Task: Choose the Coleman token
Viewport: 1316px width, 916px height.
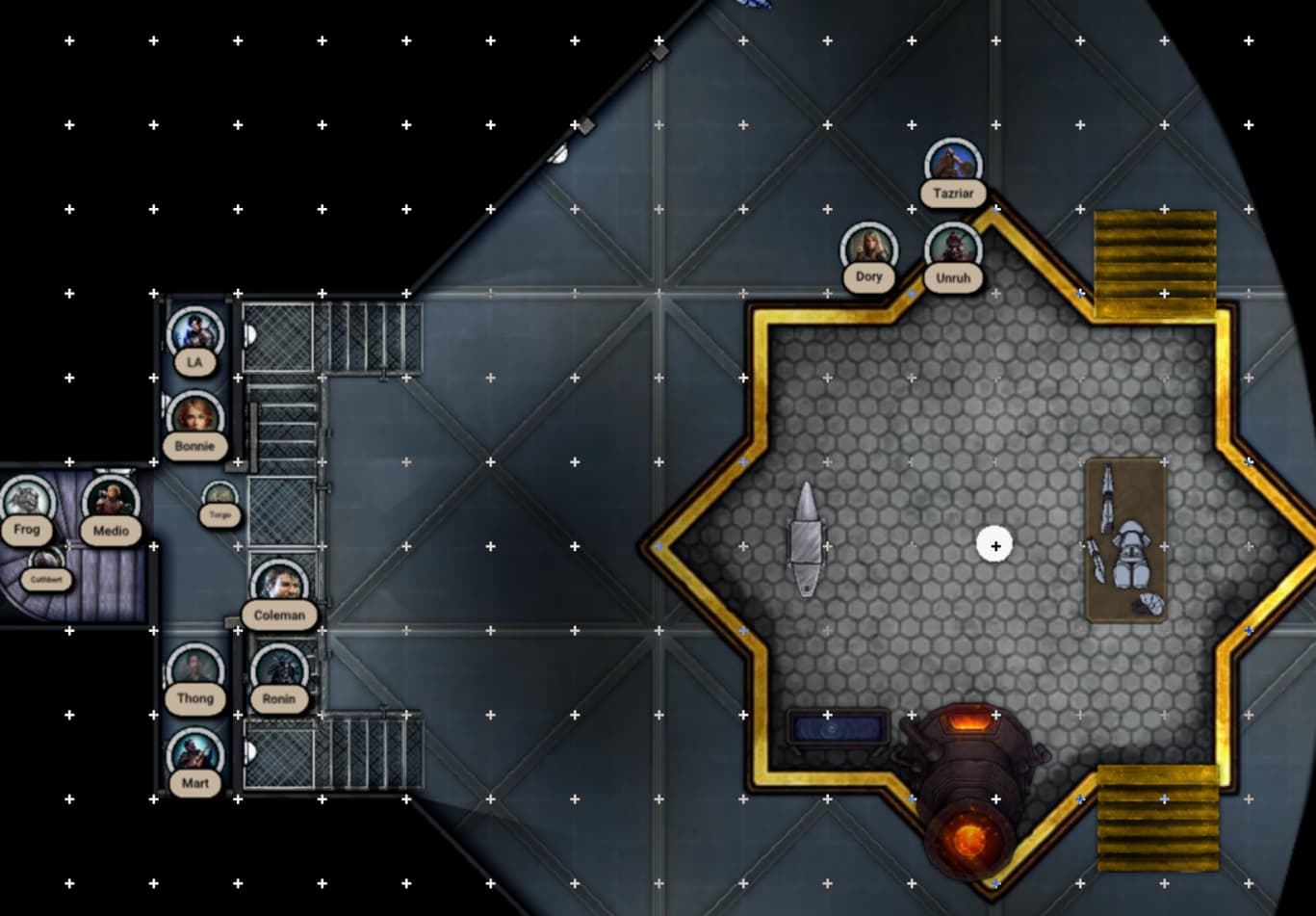Action: coord(279,587)
